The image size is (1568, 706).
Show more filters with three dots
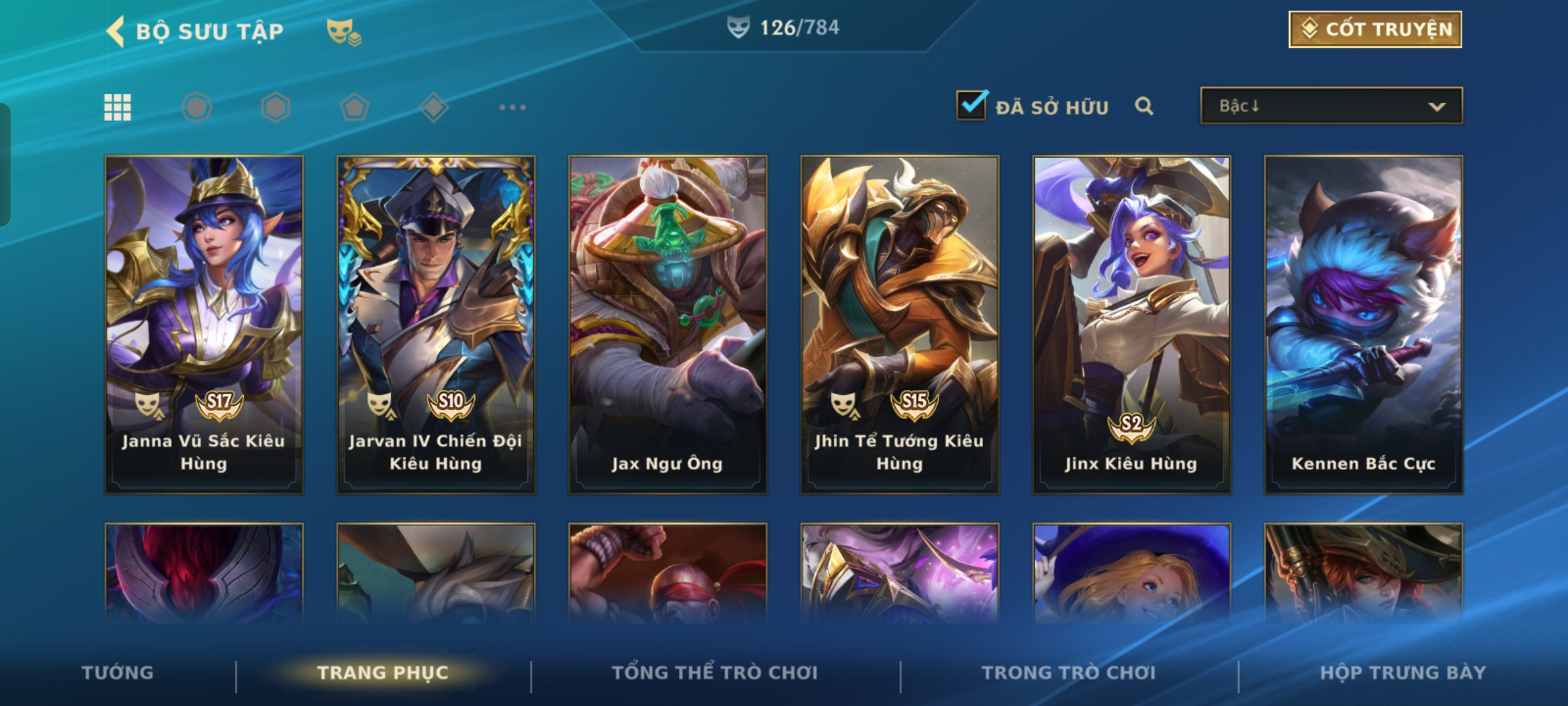tap(512, 107)
